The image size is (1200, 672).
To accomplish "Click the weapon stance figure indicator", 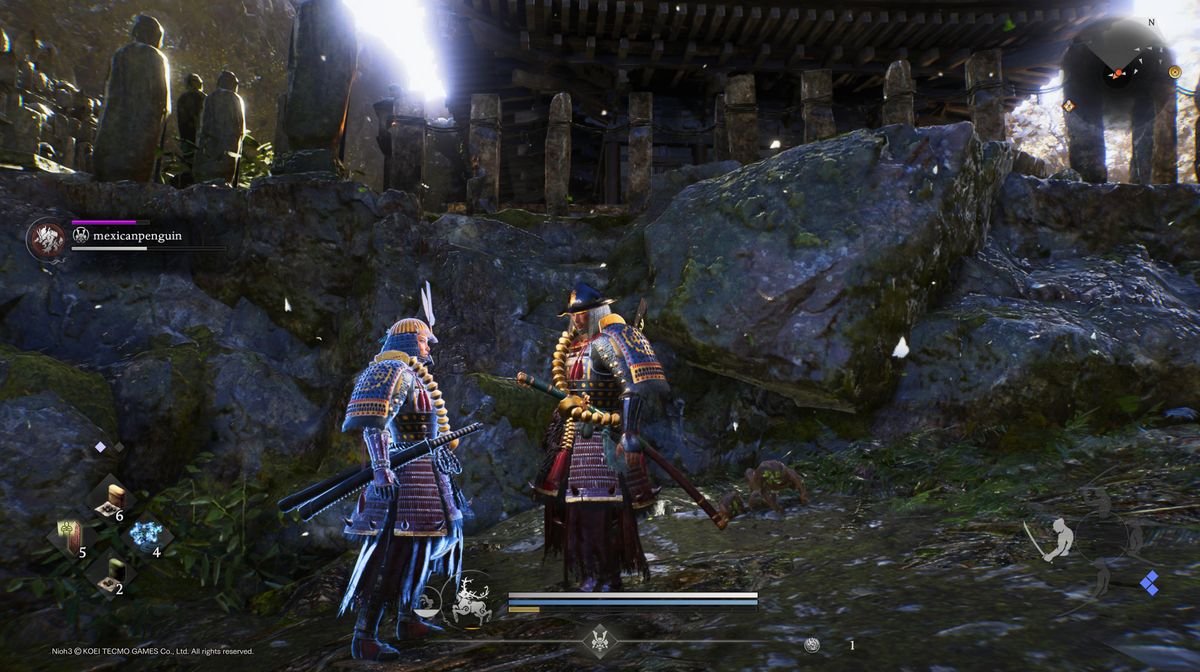I will click(1058, 539).
